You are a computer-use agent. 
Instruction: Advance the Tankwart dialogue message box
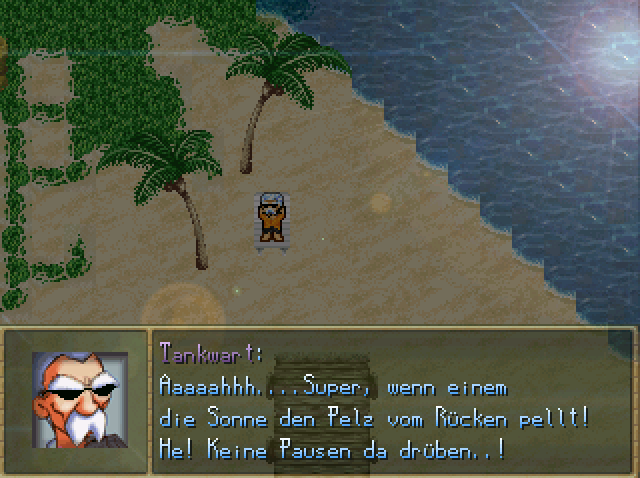pos(393,402)
